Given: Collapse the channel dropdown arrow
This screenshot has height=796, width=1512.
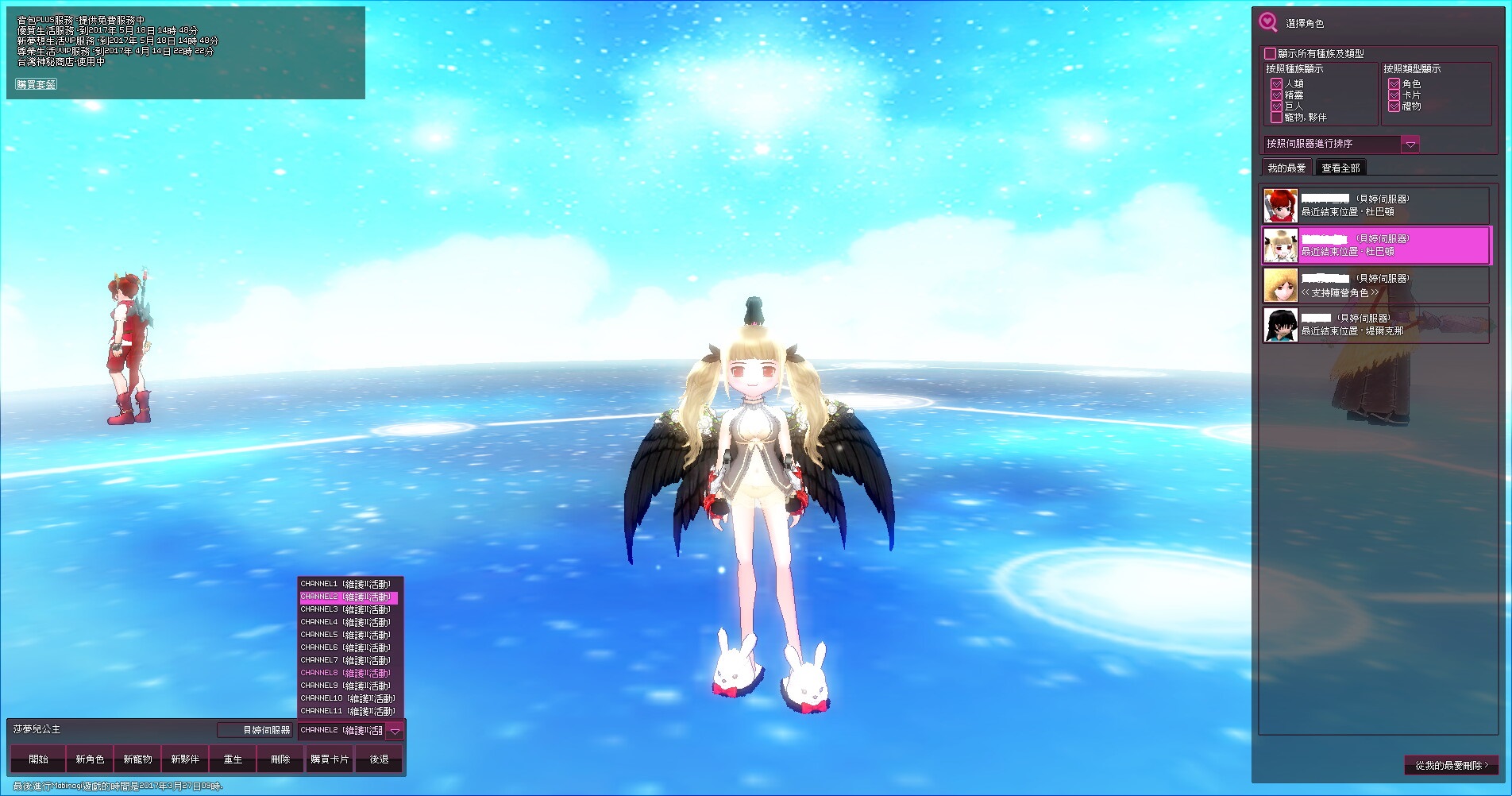Looking at the screenshot, I should [395, 731].
